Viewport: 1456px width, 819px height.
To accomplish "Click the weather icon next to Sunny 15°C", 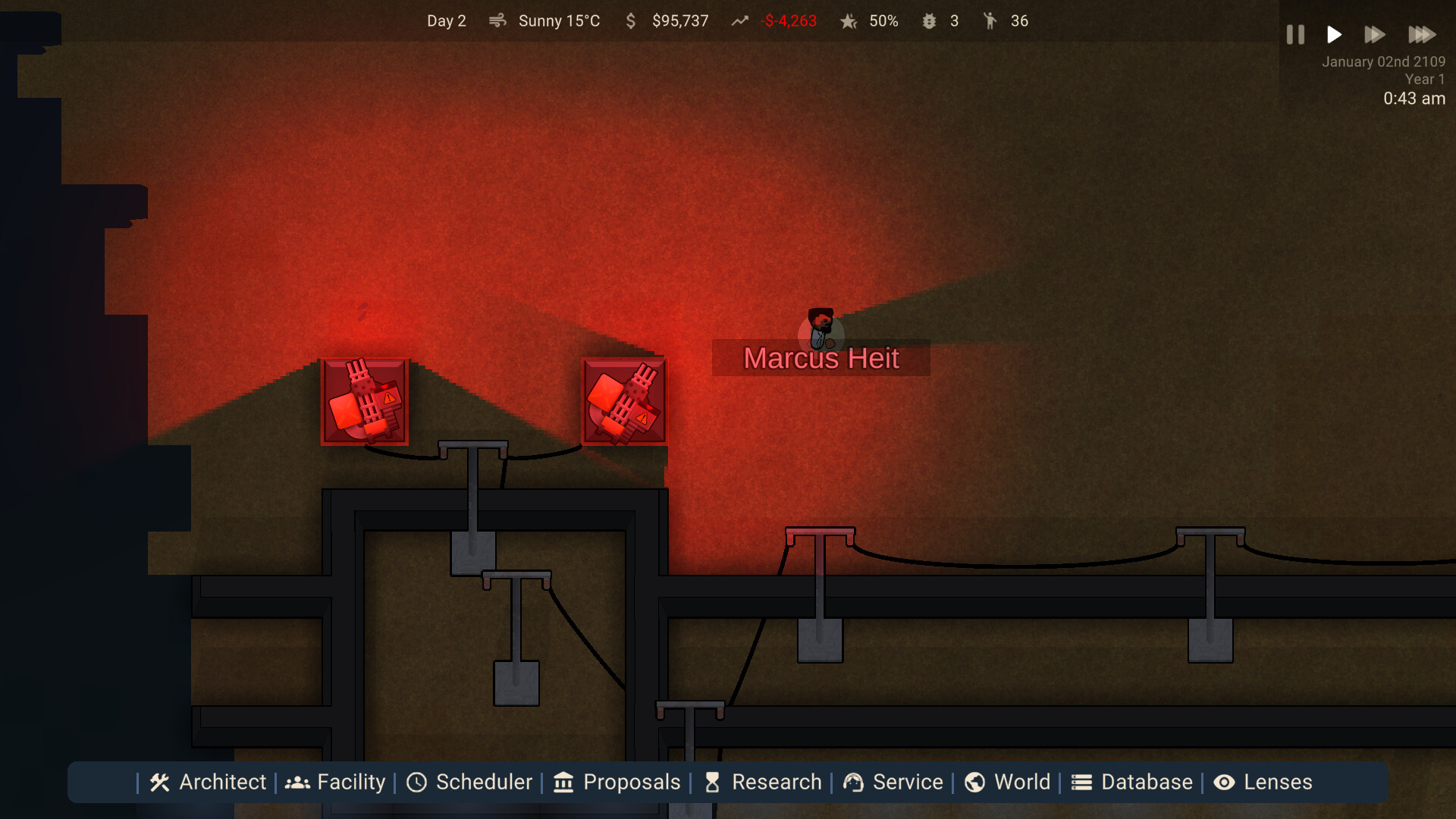I will click(497, 20).
